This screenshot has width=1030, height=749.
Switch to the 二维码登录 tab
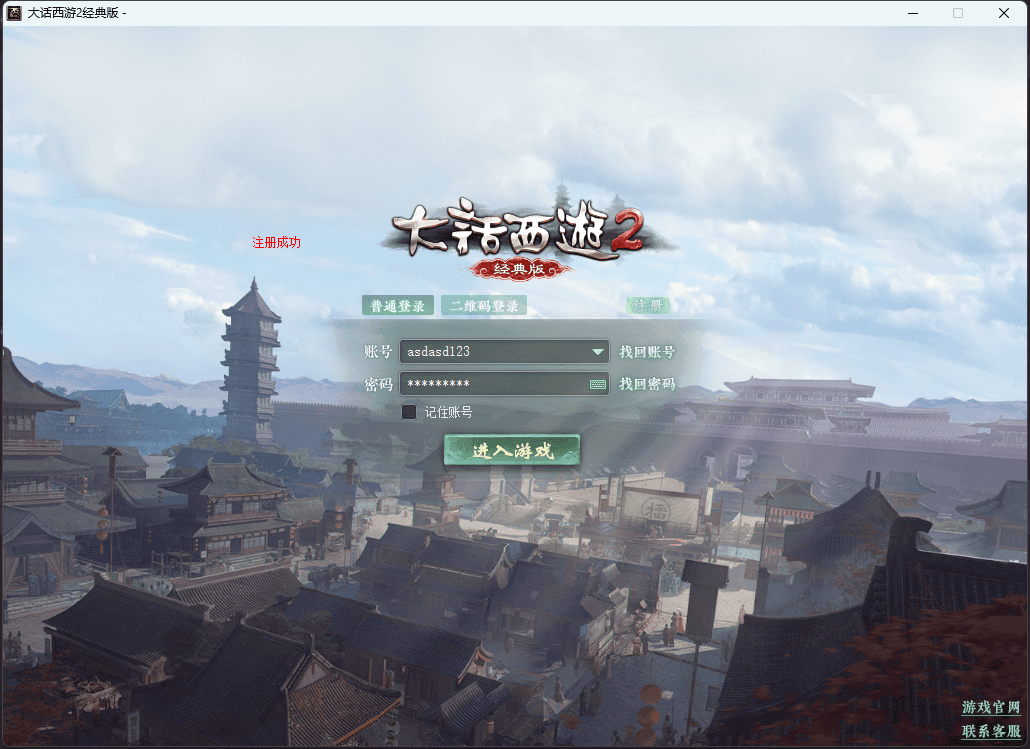tap(483, 306)
